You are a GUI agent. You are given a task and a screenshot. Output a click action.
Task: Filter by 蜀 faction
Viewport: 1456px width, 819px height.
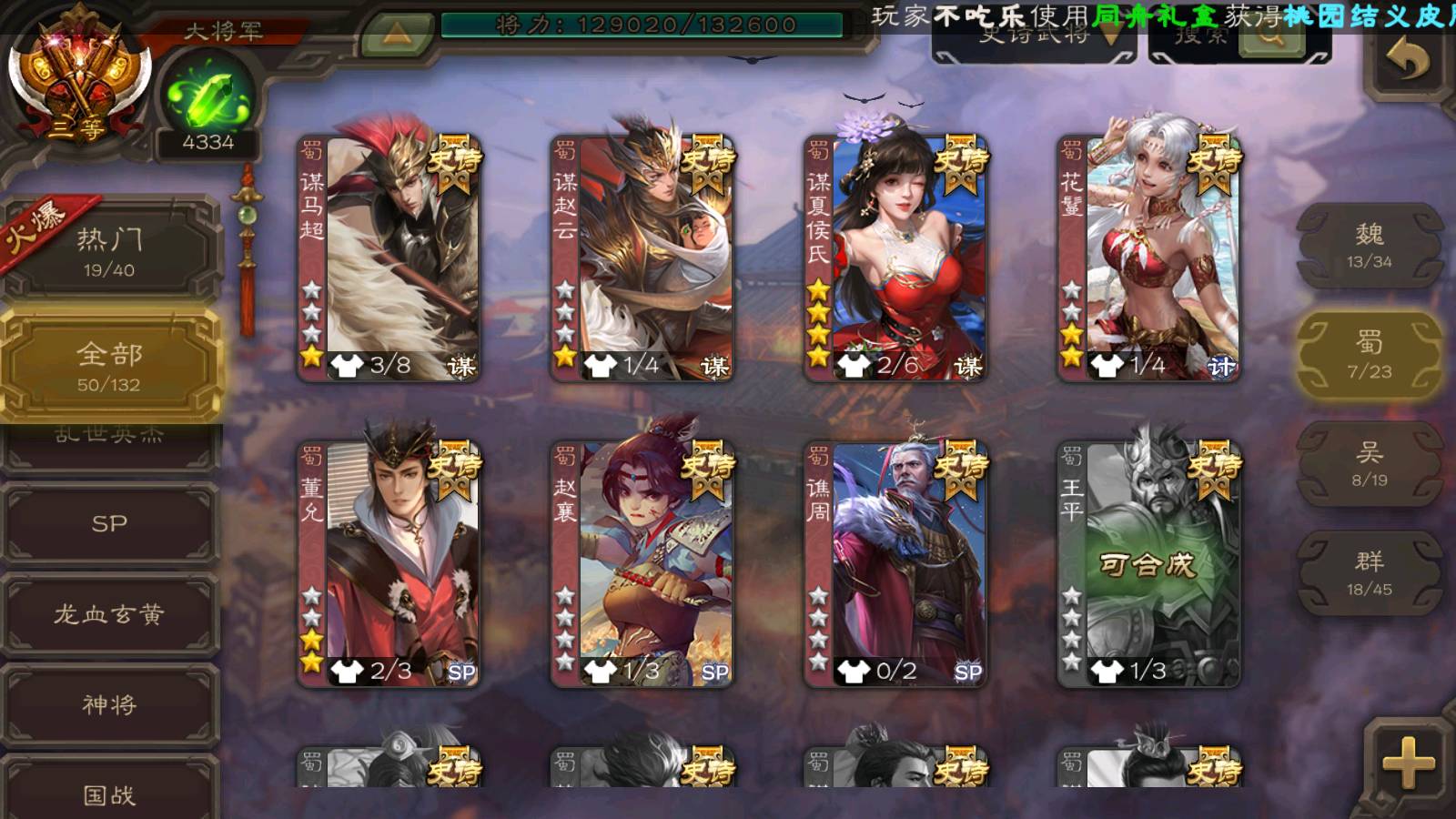1369,355
